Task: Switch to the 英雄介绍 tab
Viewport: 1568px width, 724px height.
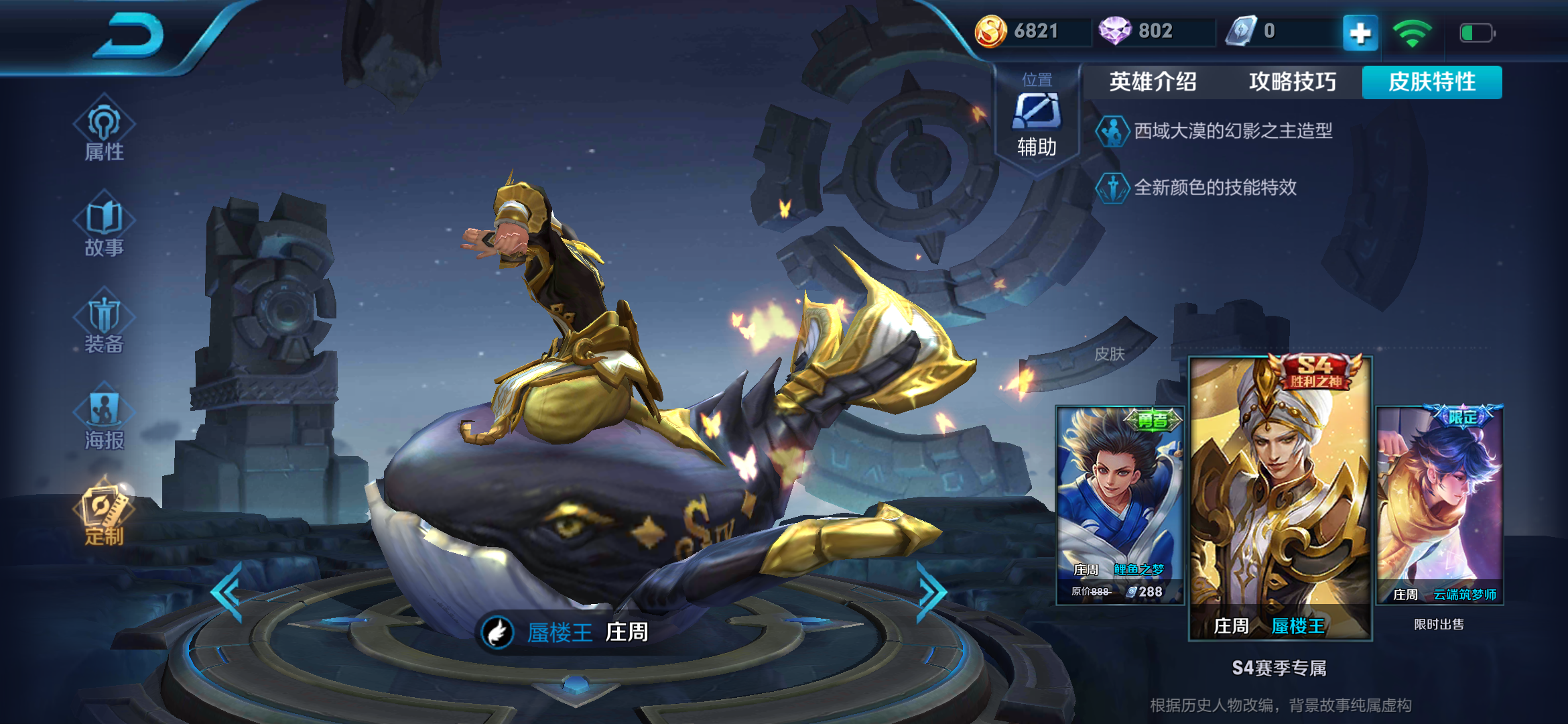Action: [x=1153, y=82]
